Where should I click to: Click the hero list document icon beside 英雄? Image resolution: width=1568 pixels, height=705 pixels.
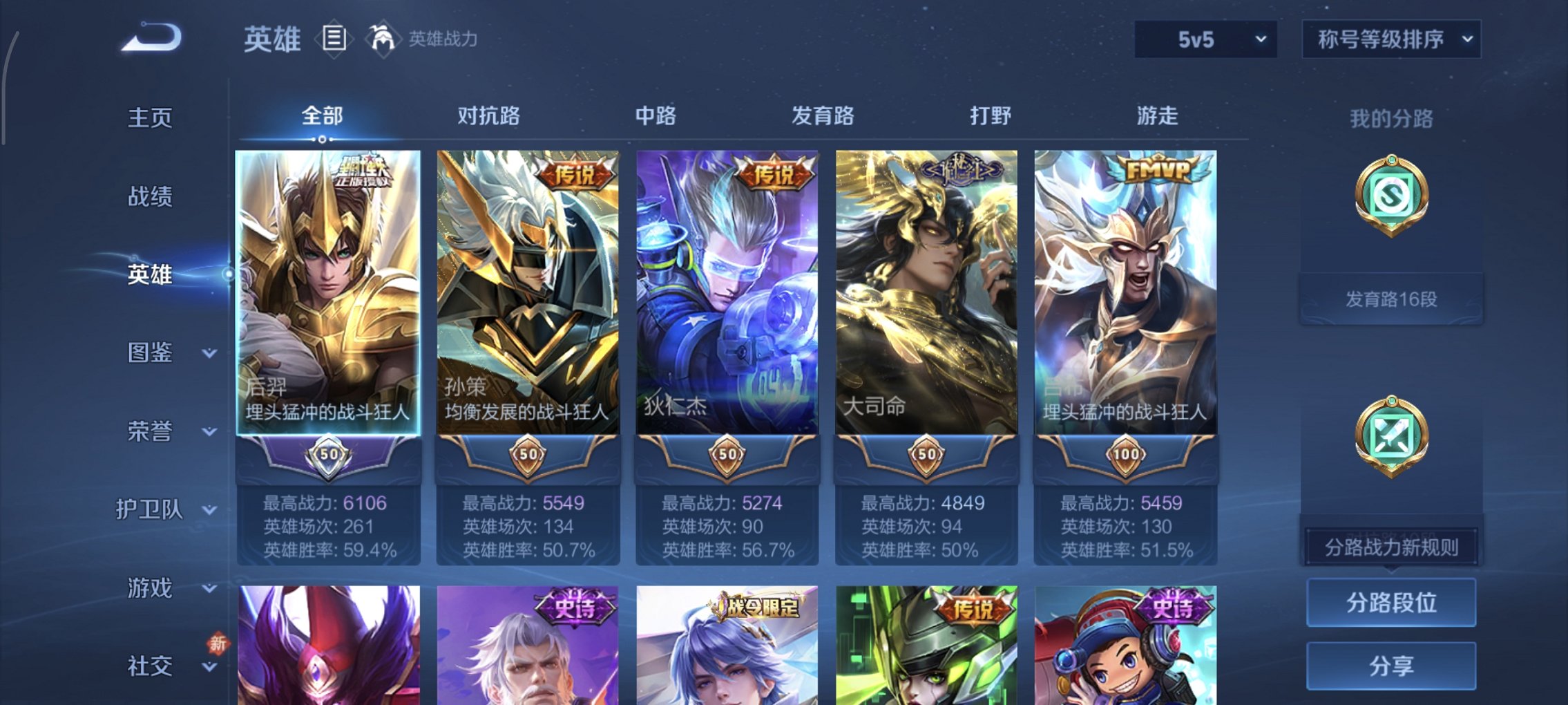334,39
